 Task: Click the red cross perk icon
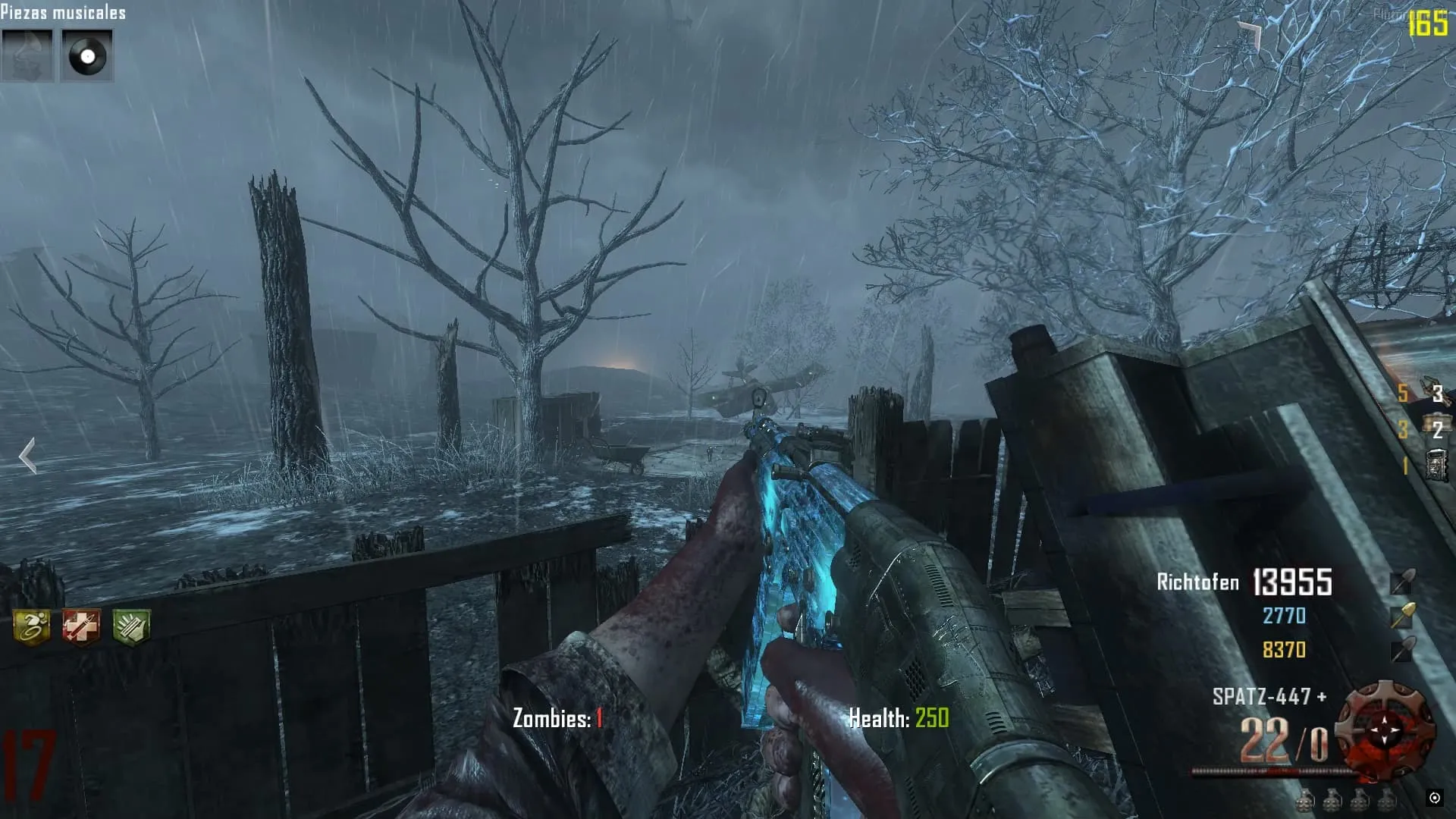tap(81, 627)
